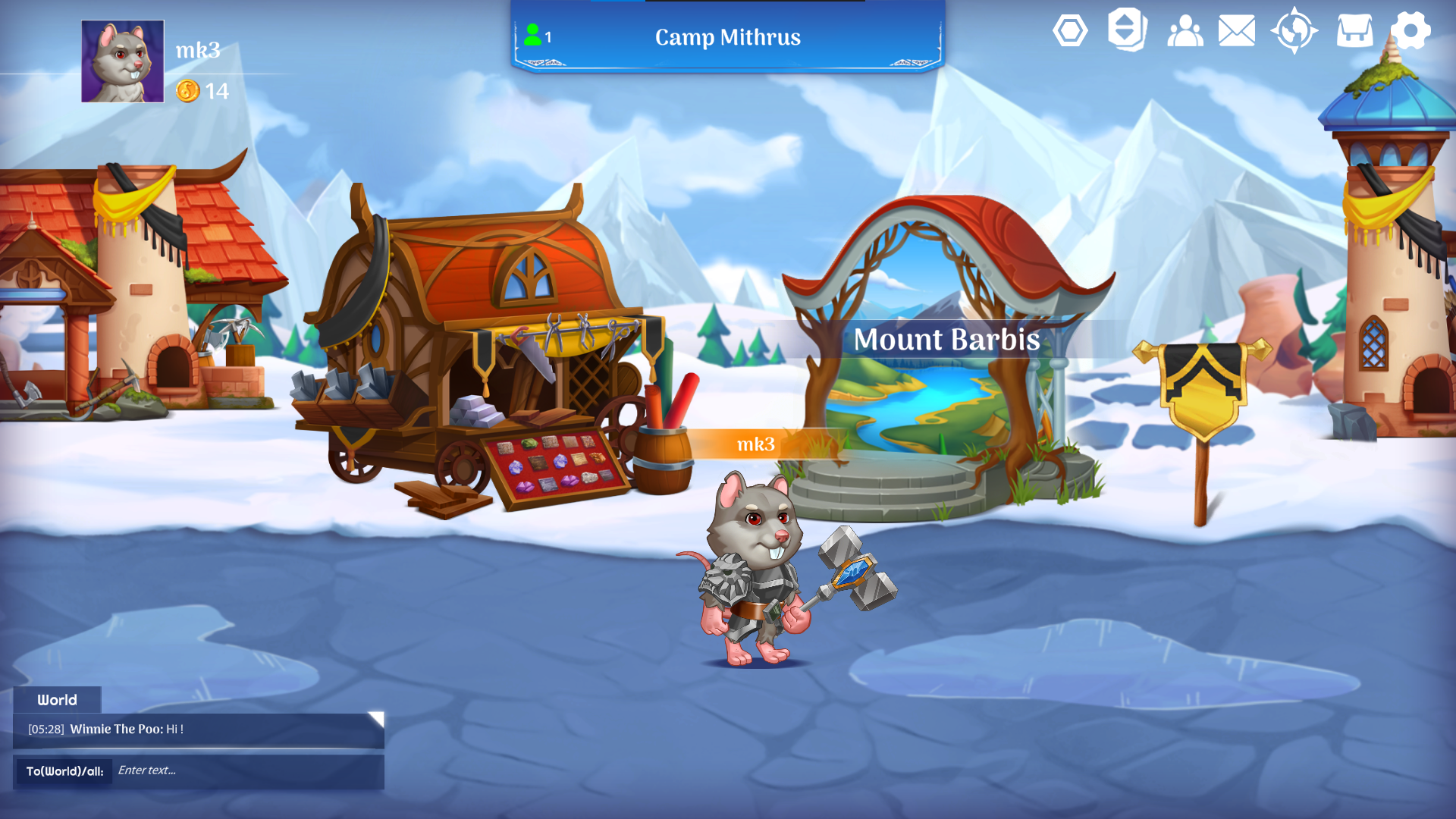The image size is (1456, 819).
Task: Click the green online players indicator
Action: point(533,33)
